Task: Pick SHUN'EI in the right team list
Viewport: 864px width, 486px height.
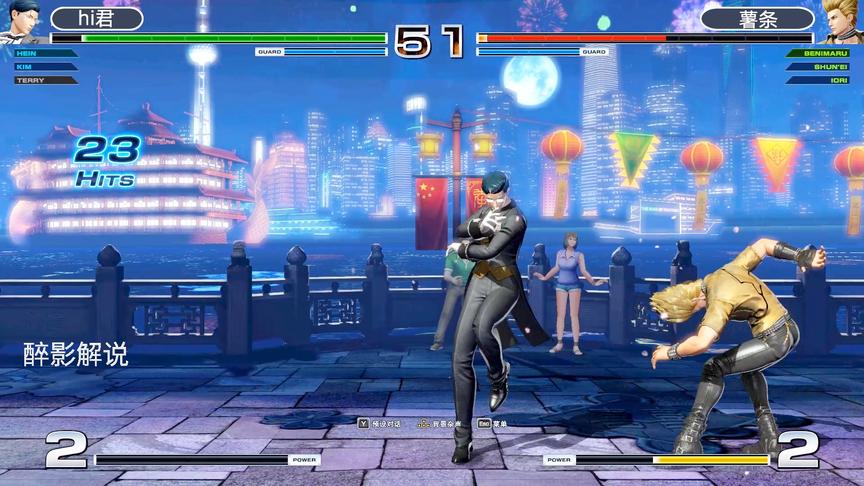Action: click(x=822, y=66)
